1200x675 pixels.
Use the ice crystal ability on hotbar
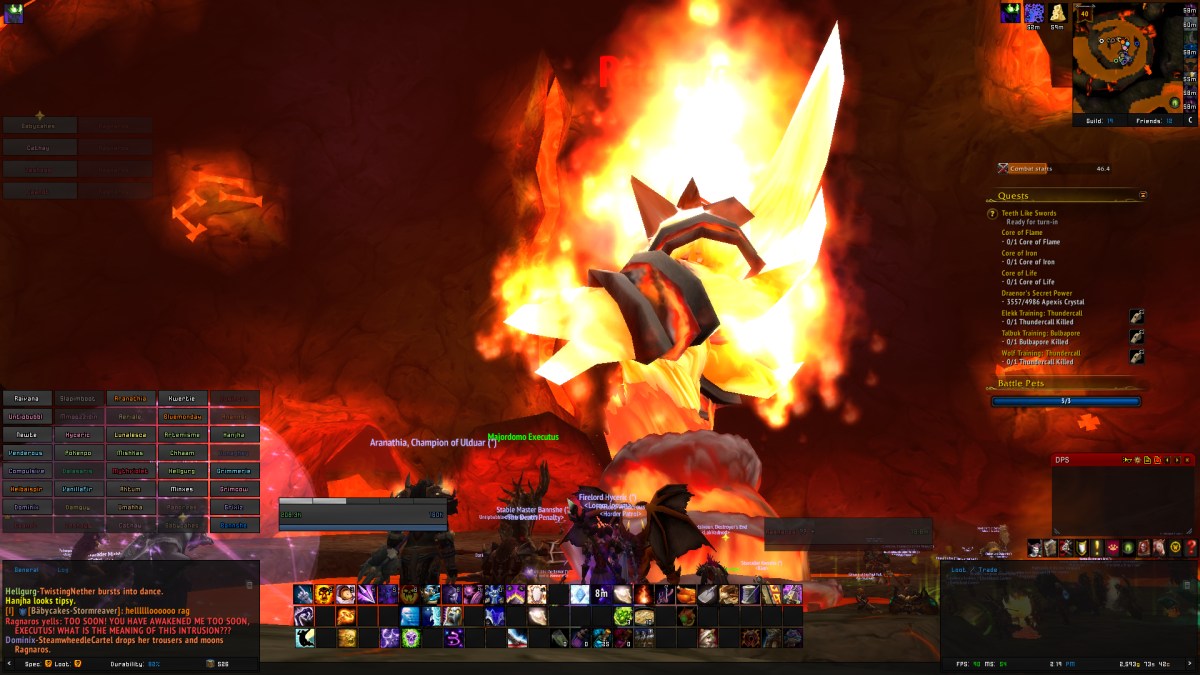(x=580, y=594)
